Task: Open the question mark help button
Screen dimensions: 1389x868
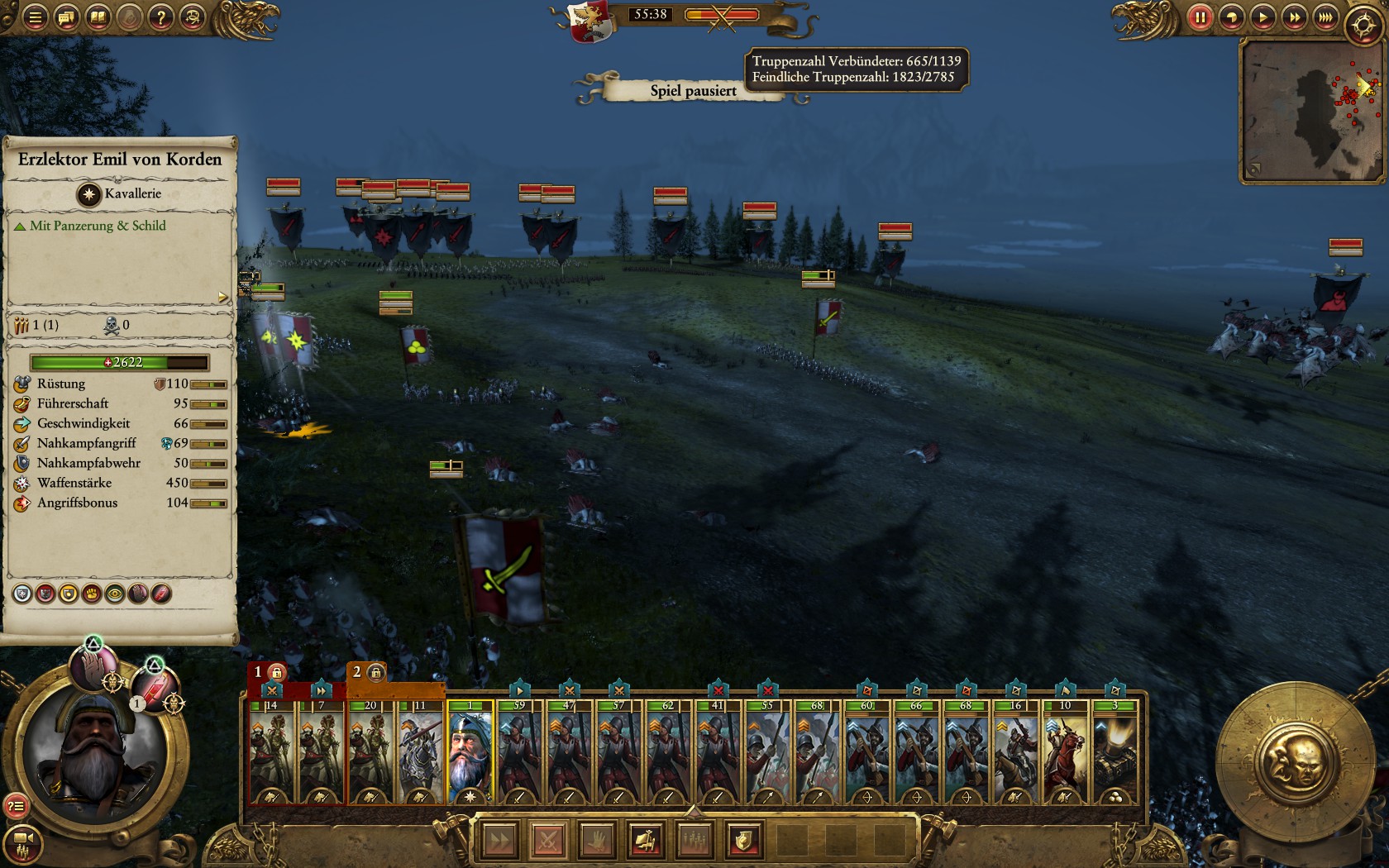Action: [161, 17]
